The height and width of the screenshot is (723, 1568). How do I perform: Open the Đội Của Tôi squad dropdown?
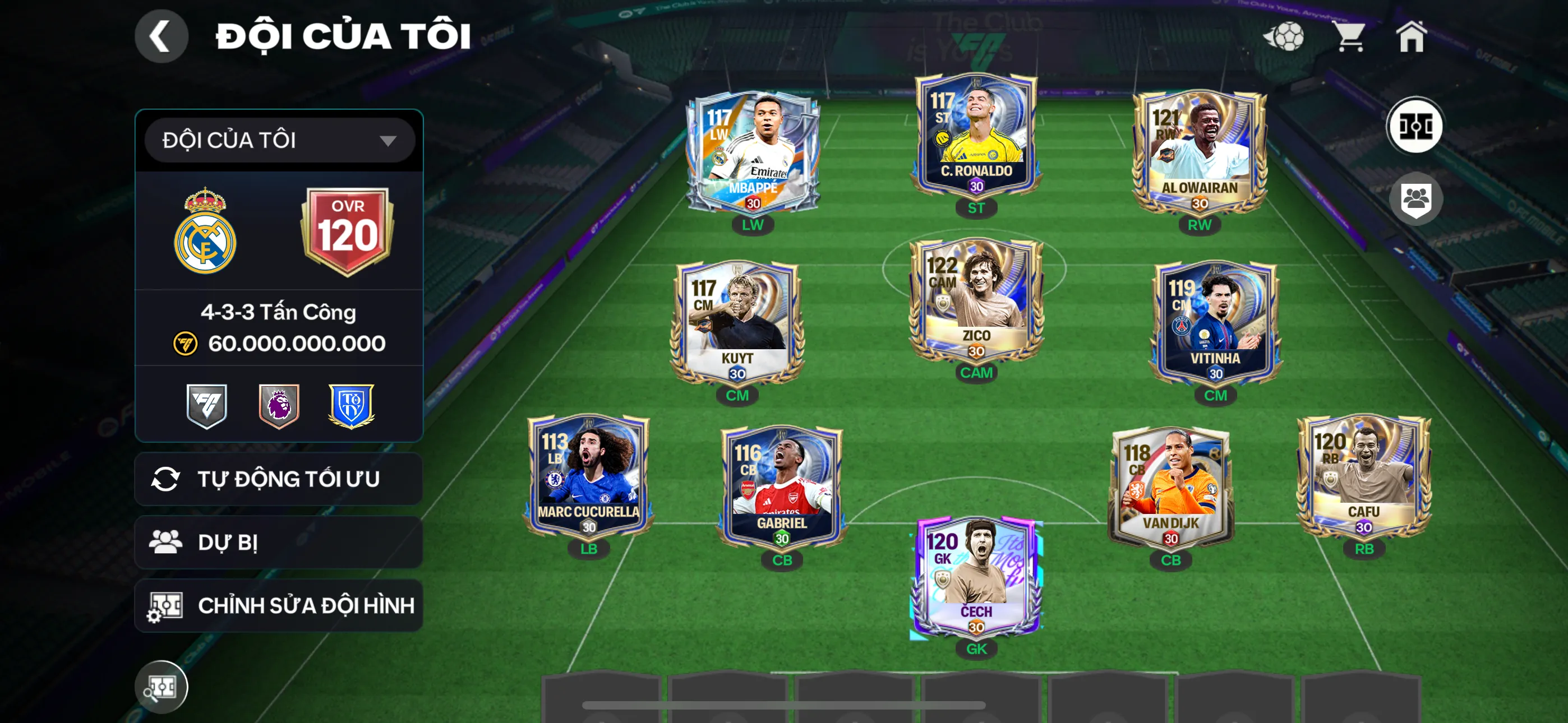[279, 141]
